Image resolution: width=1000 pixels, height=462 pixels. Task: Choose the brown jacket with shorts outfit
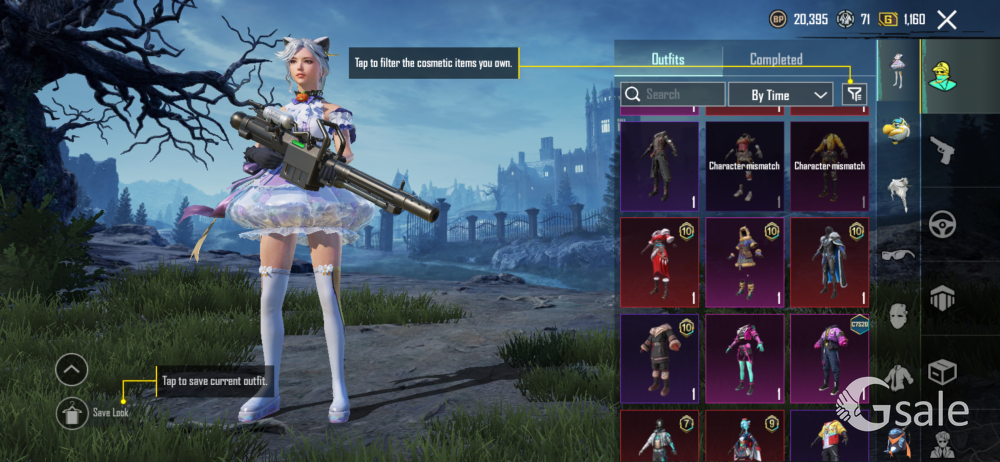tap(659, 356)
